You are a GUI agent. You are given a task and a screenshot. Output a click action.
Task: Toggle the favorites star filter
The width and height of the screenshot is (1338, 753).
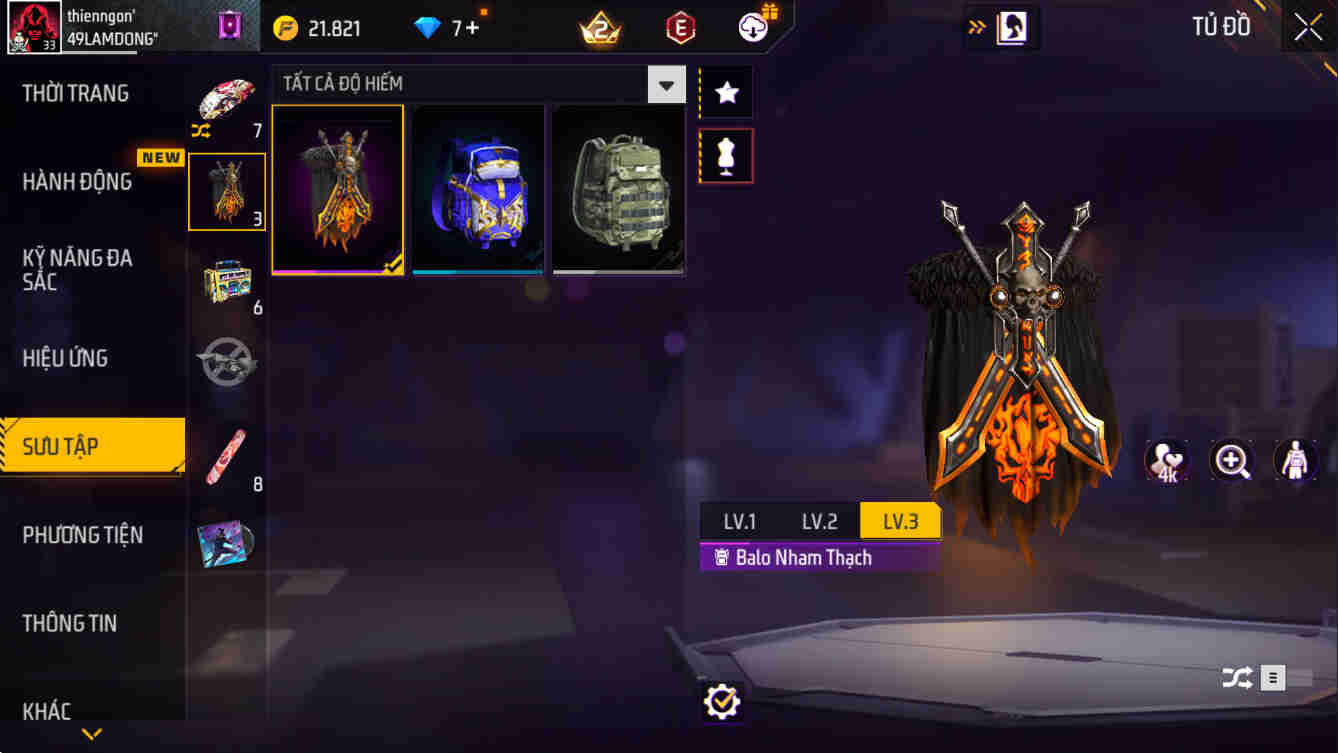click(724, 92)
